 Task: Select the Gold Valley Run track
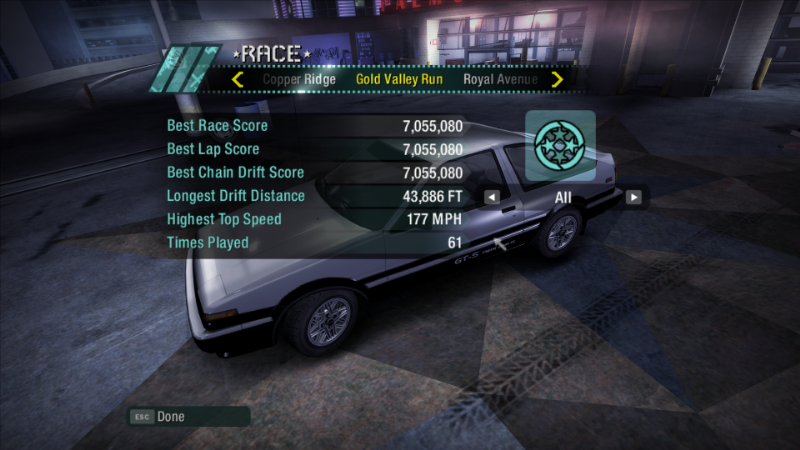pos(399,79)
